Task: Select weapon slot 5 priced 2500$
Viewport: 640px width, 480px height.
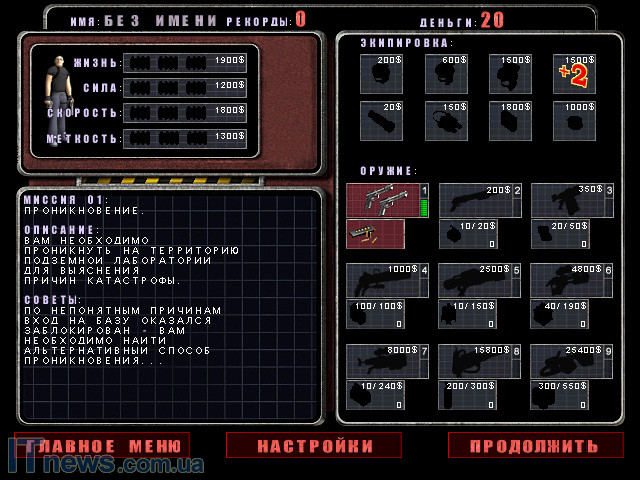Action: [480, 280]
